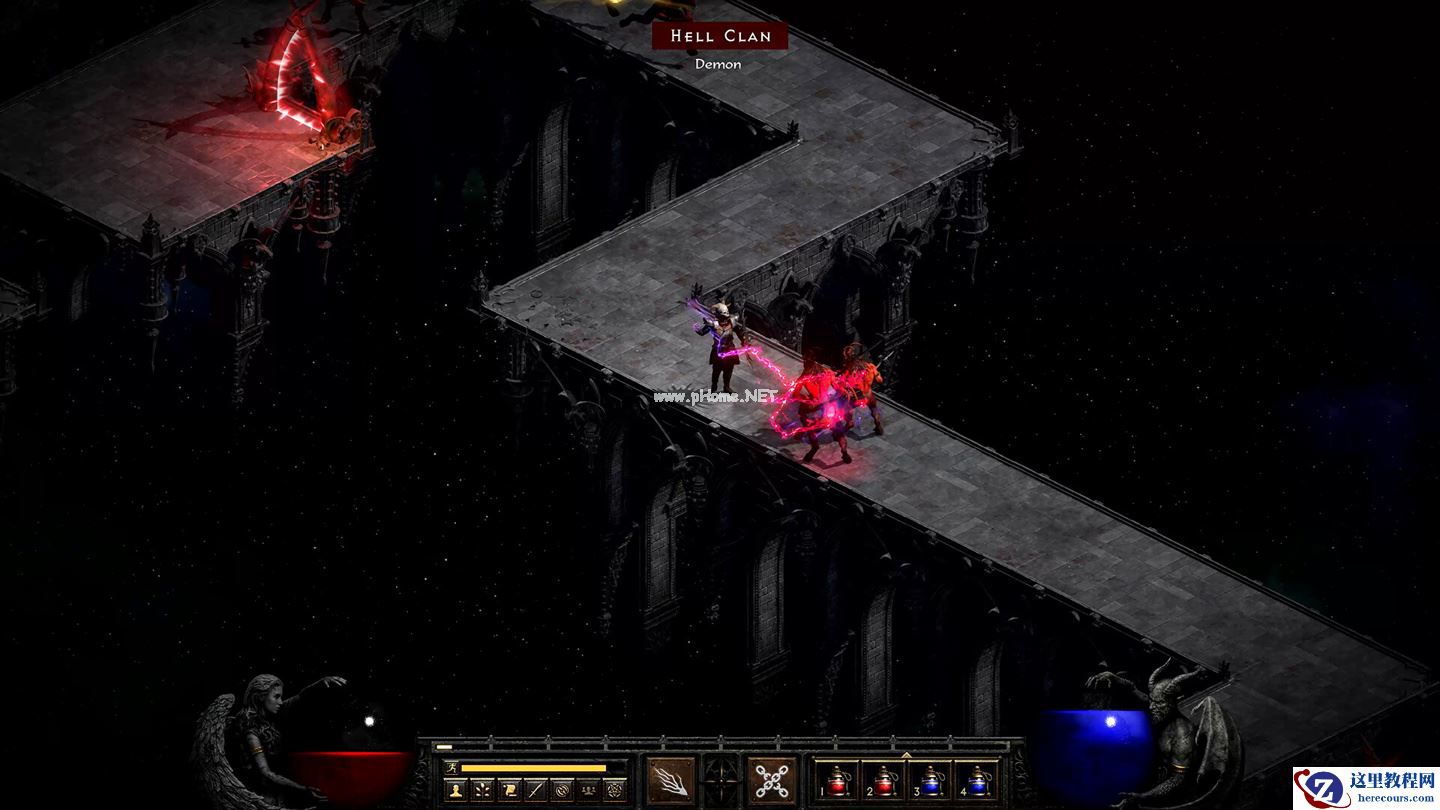
Task: Open the herecours.com watermark logo
Action: 1366,788
